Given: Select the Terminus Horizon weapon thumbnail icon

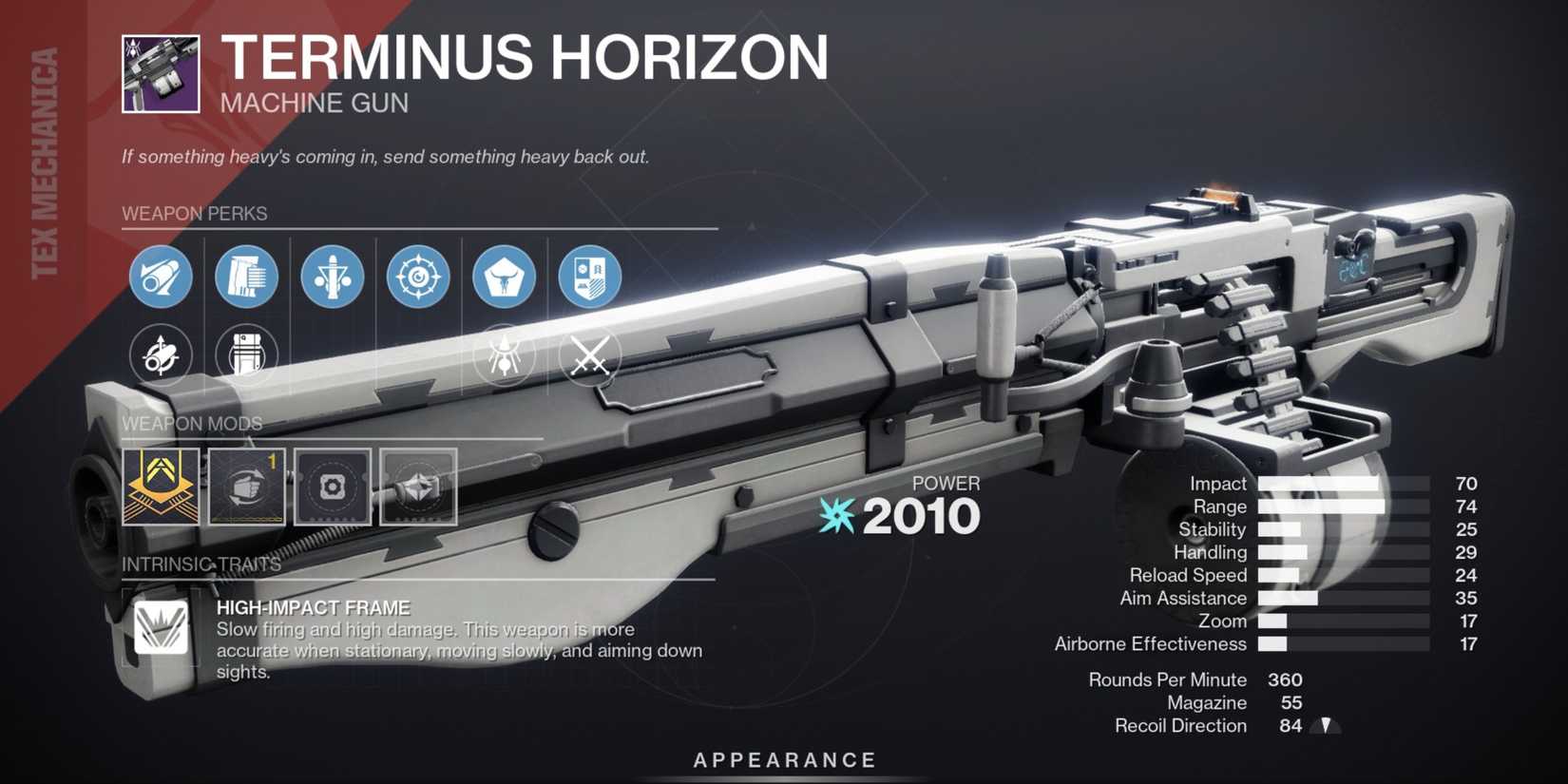Looking at the screenshot, I should tap(160, 72).
